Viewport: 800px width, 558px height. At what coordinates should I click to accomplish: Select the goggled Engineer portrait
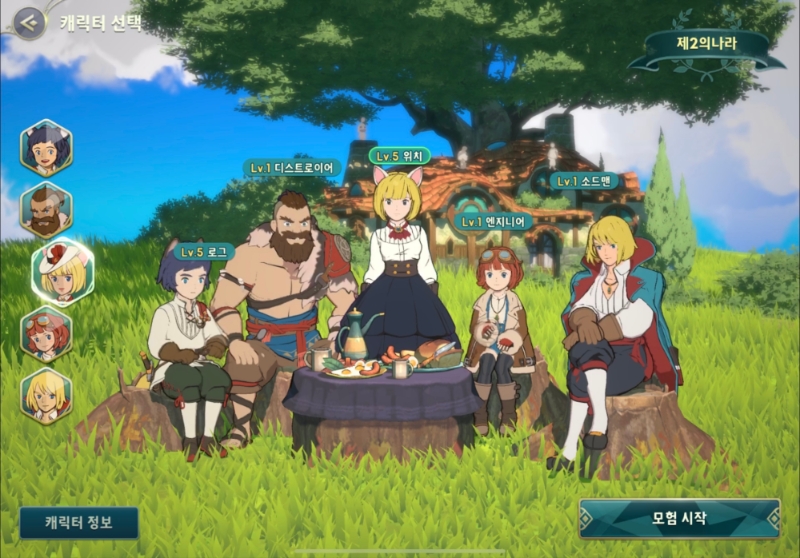pos(46,334)
